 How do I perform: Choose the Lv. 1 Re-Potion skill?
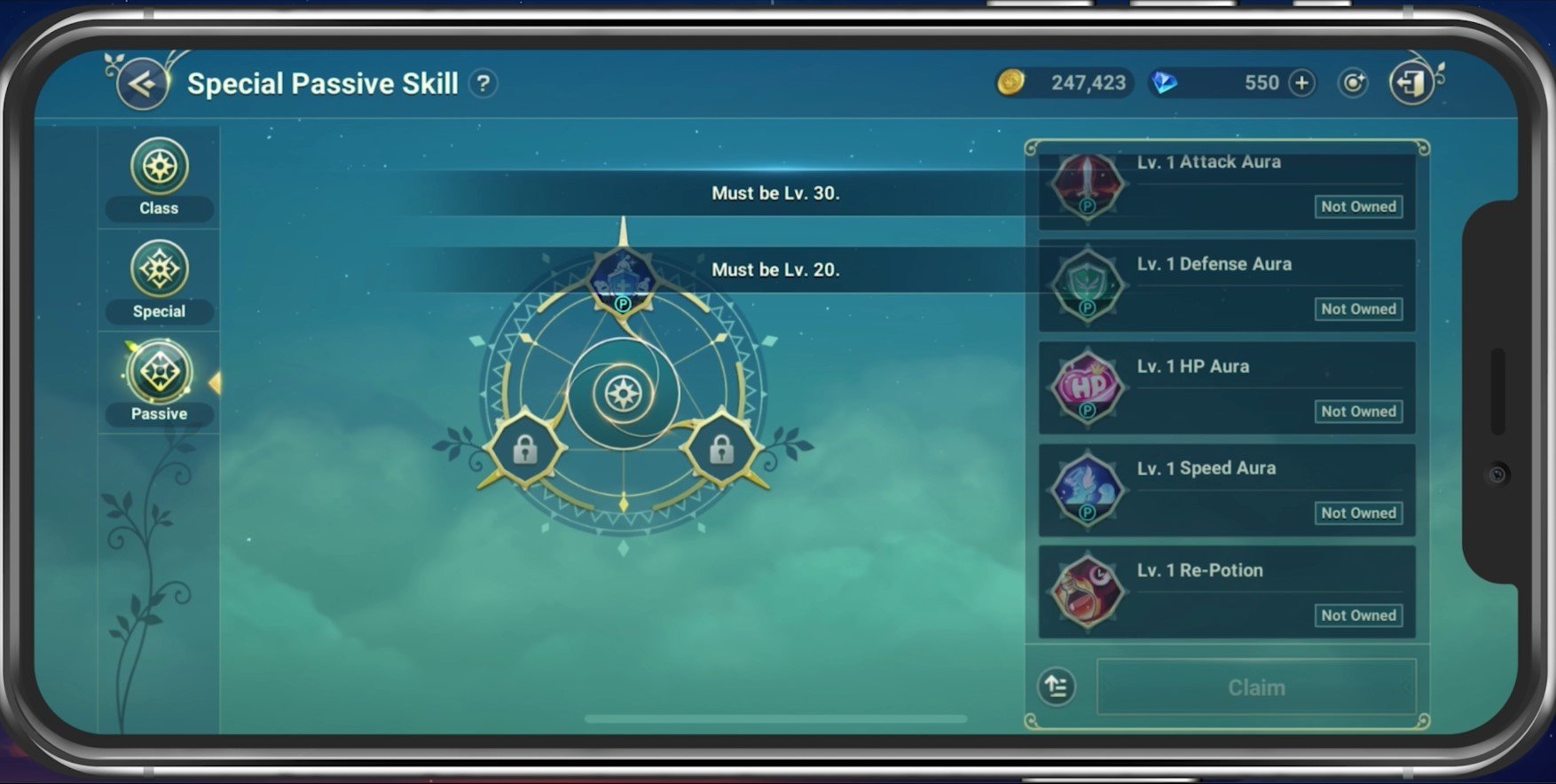(1226, 592)
